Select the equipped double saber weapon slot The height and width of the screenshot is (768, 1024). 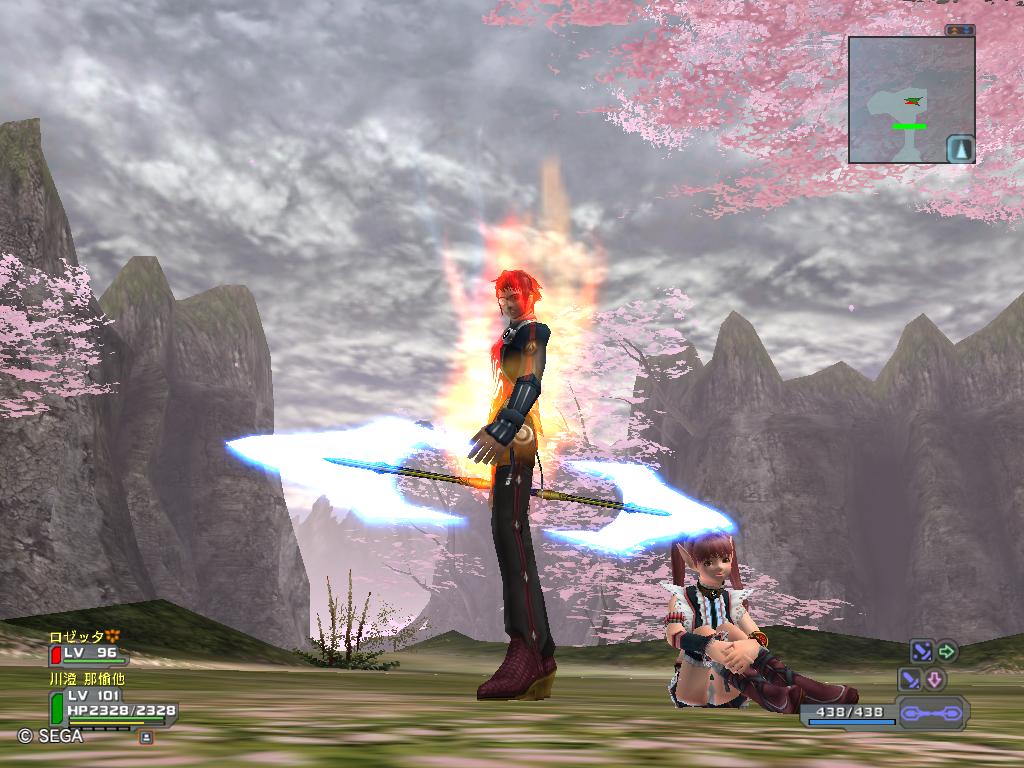931,714
